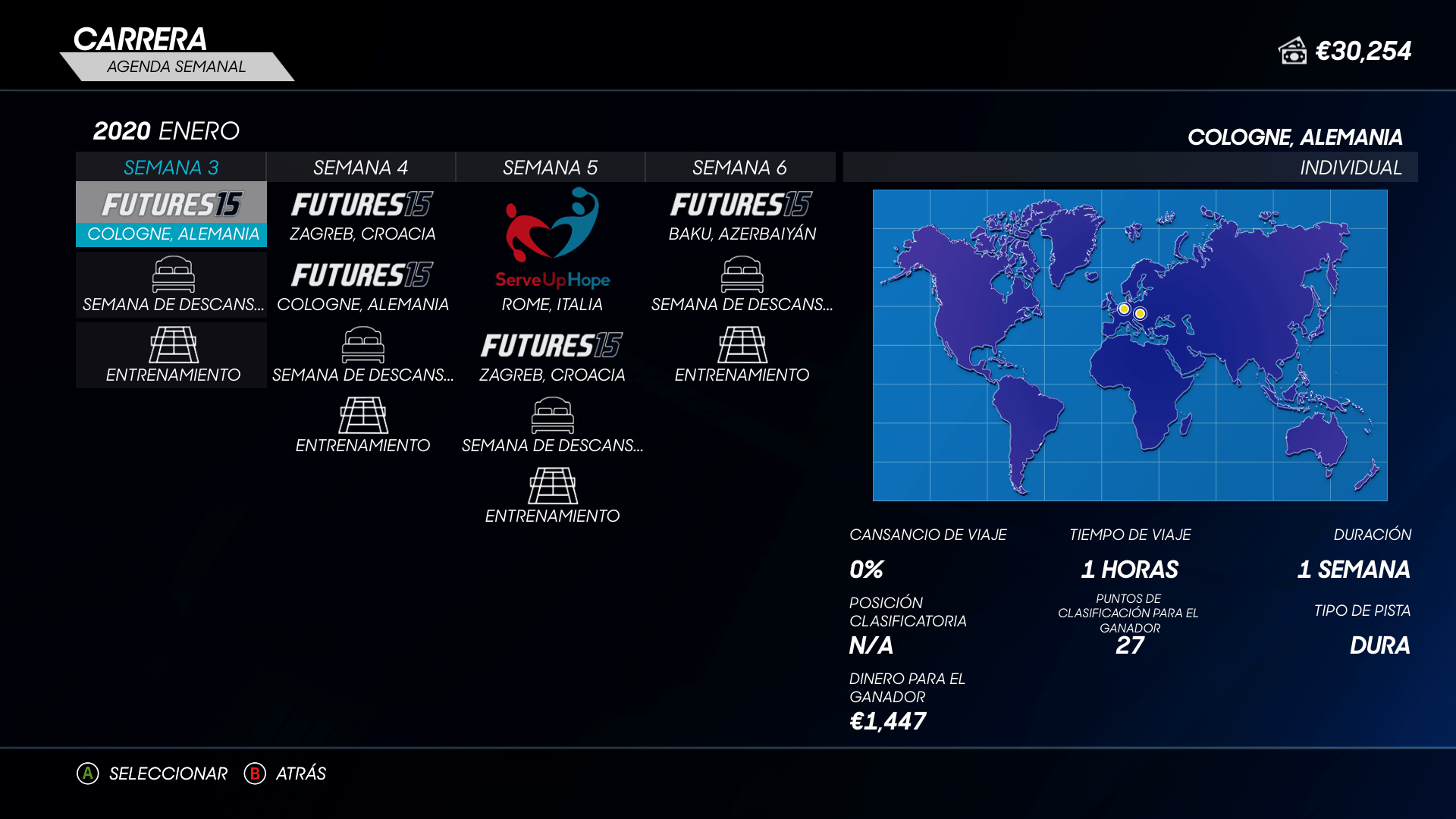Choose Futures15 Cologne, Alemania in Semana 4
Viewport: 1456px width, 819px height.
pyautogui.click(x=362, y=285)
